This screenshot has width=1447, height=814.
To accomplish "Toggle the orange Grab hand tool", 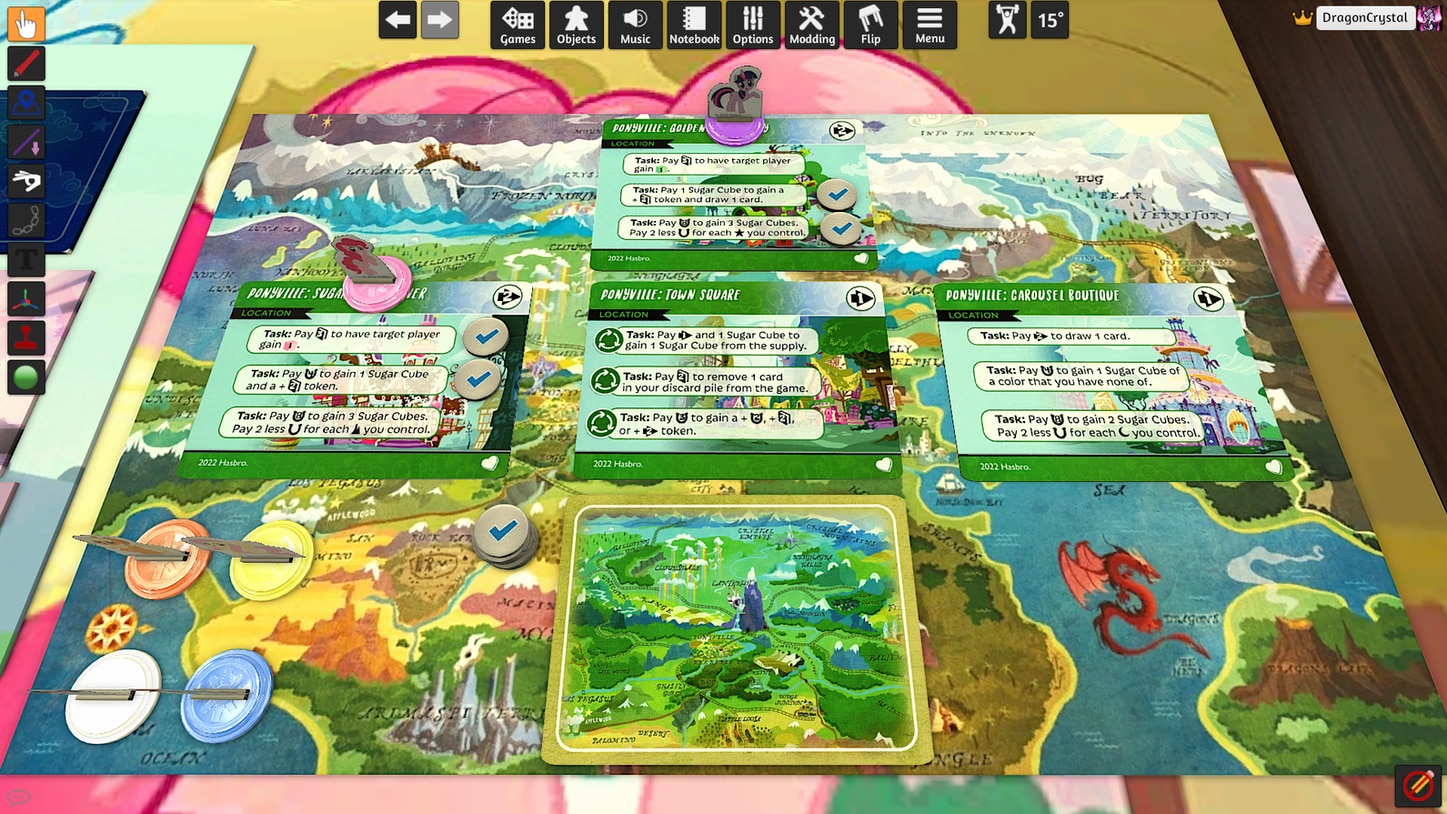I will coord(26,23).
